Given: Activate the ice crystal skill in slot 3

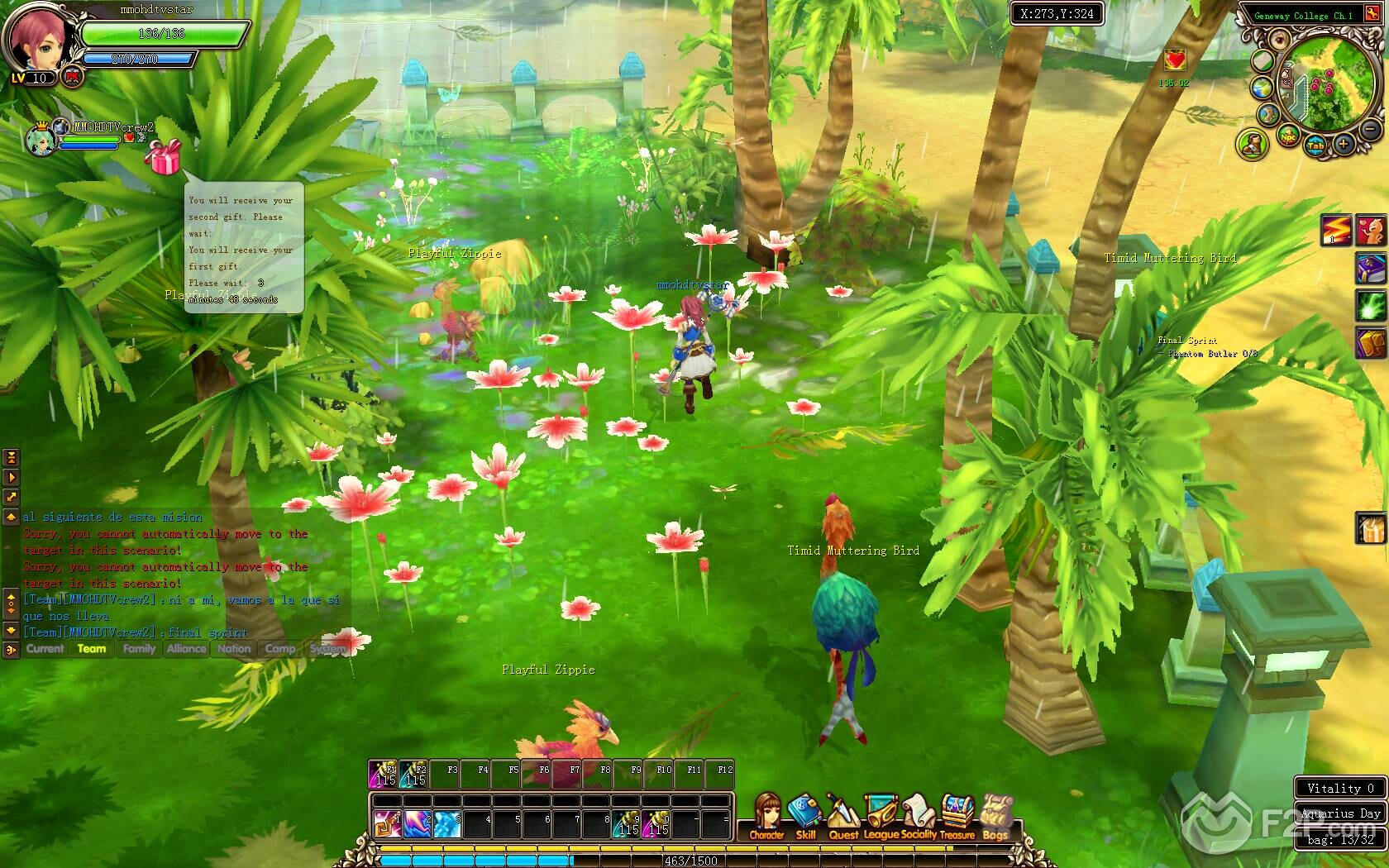Looking at the screenshot, I should click(446, 823).
